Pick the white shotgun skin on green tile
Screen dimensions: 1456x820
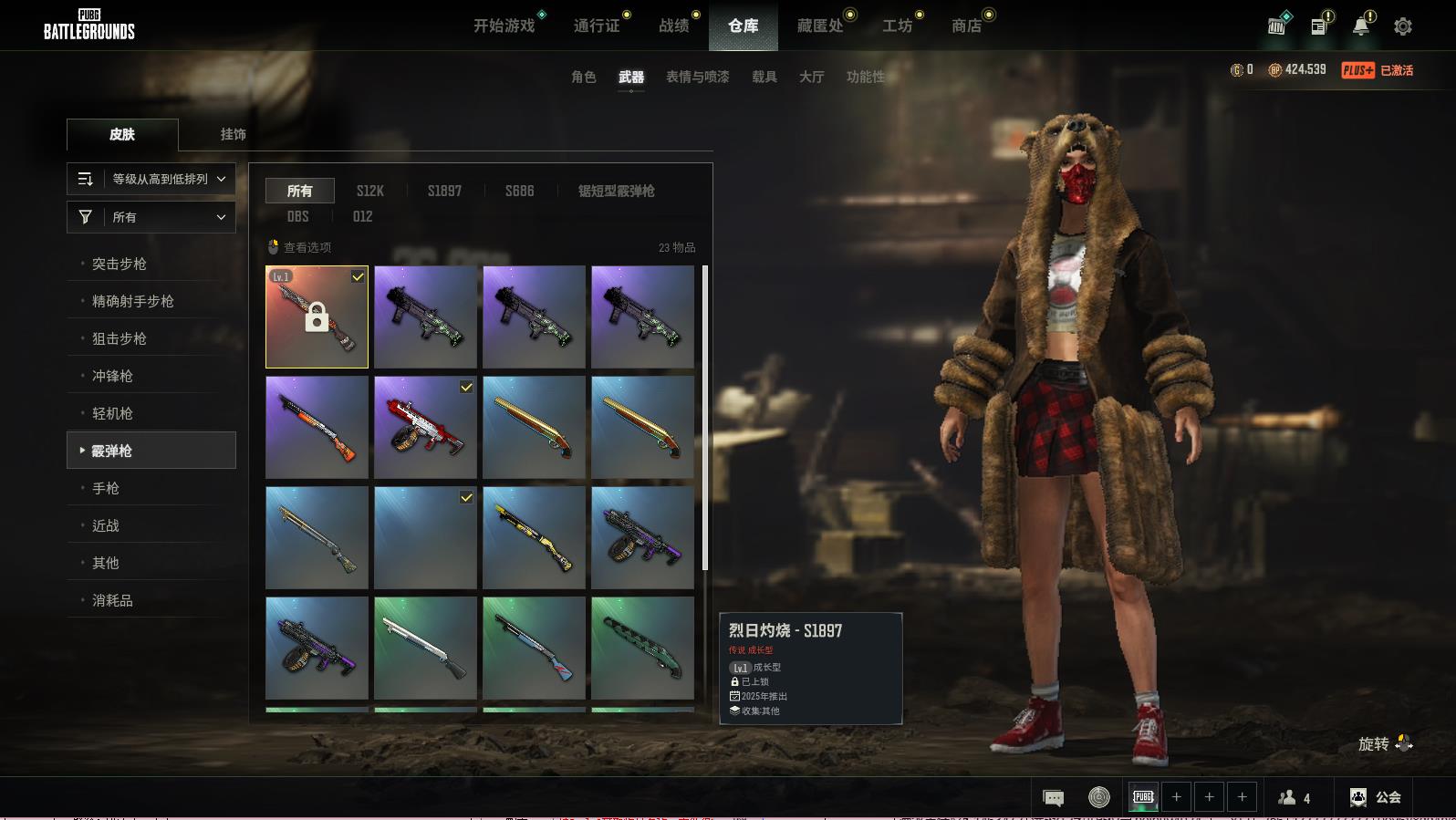(425, 648)
